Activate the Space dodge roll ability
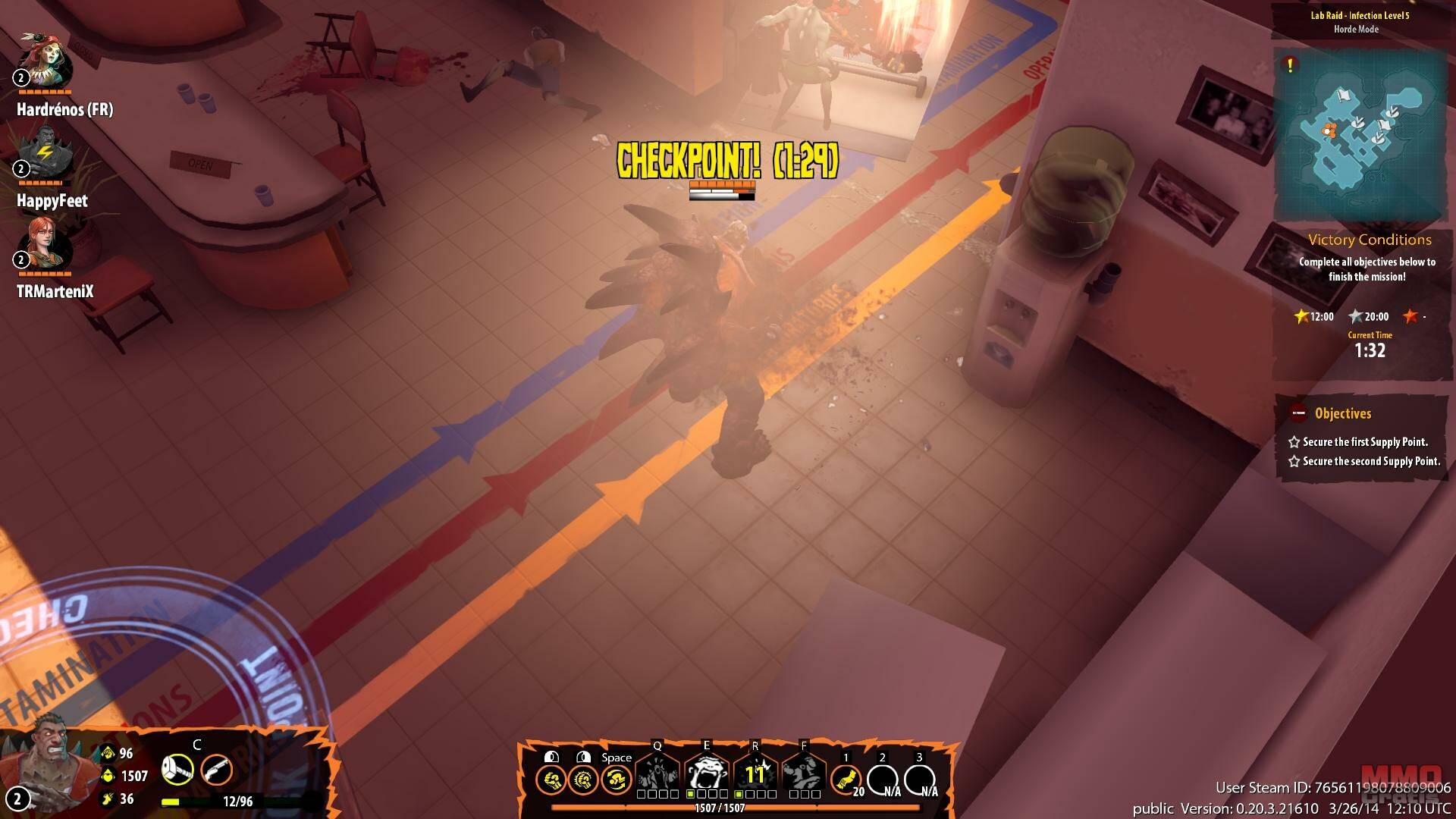The height and width of the screenshot is (819, 1456). tap(616, 780)
